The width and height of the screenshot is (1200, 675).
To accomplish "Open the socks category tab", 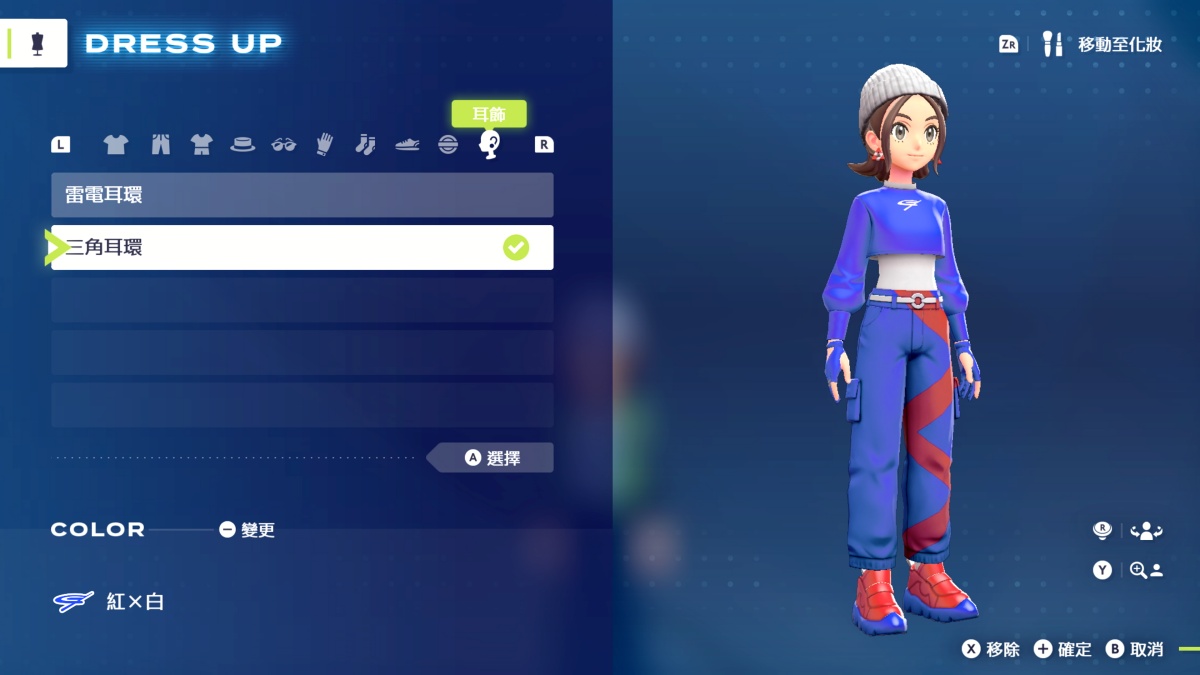I will click(x=365, y=145).
